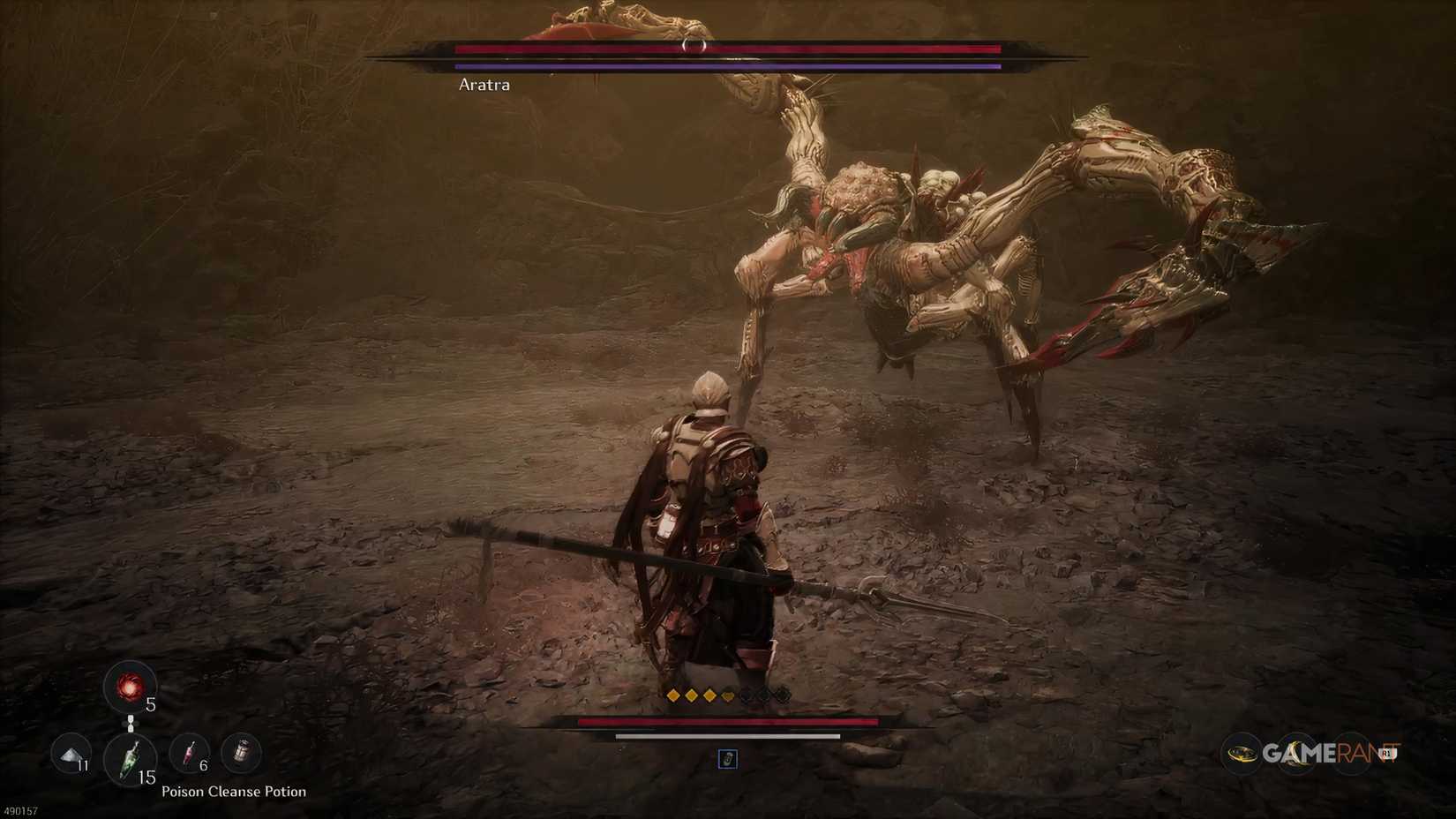The height and width of the screenshot is (819, 1456).
Task: Click the circle lock-on reticle on boss
Action: click(x=694, y=45)
